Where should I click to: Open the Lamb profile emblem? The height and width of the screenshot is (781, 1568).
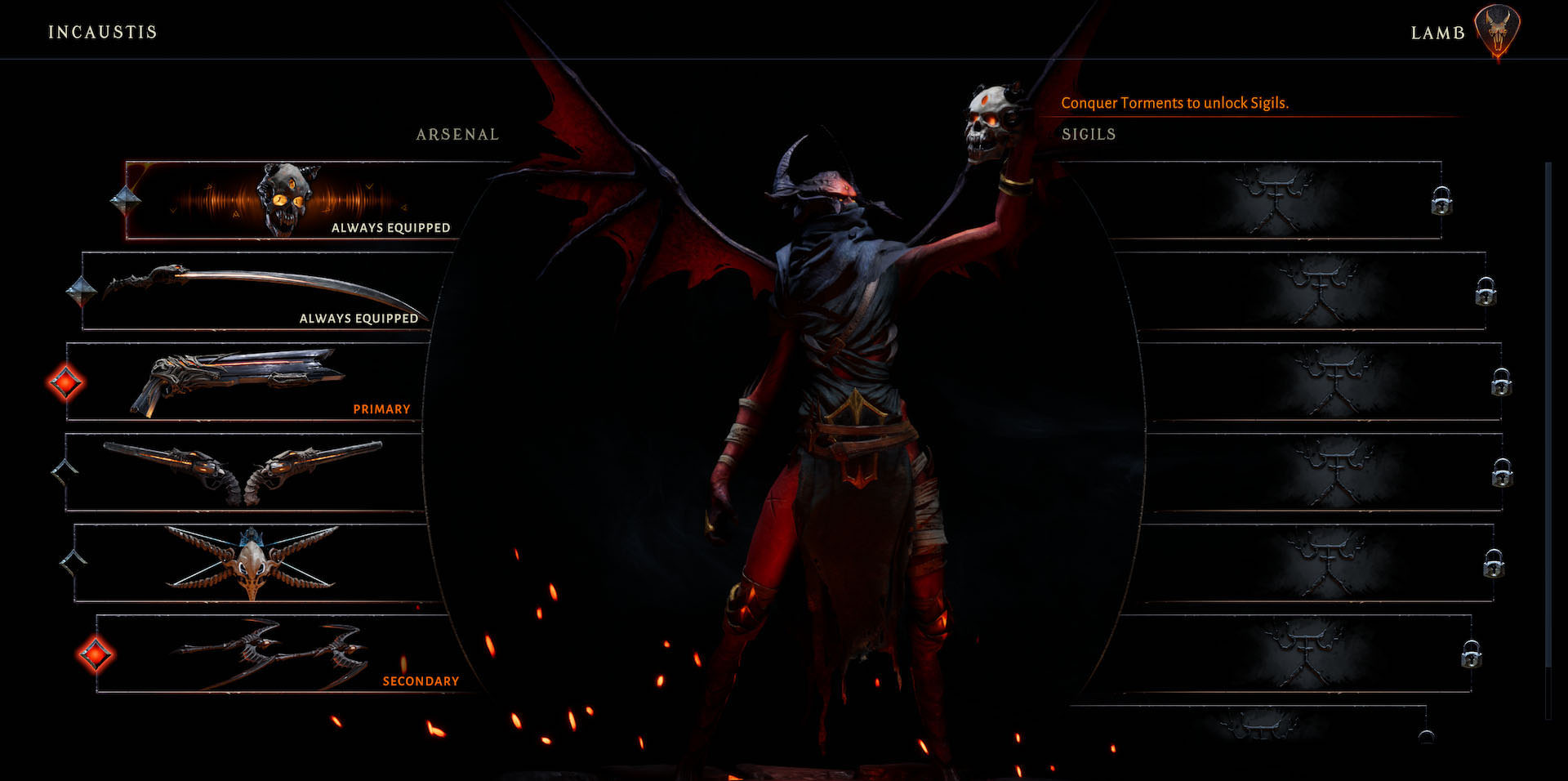1497,31
